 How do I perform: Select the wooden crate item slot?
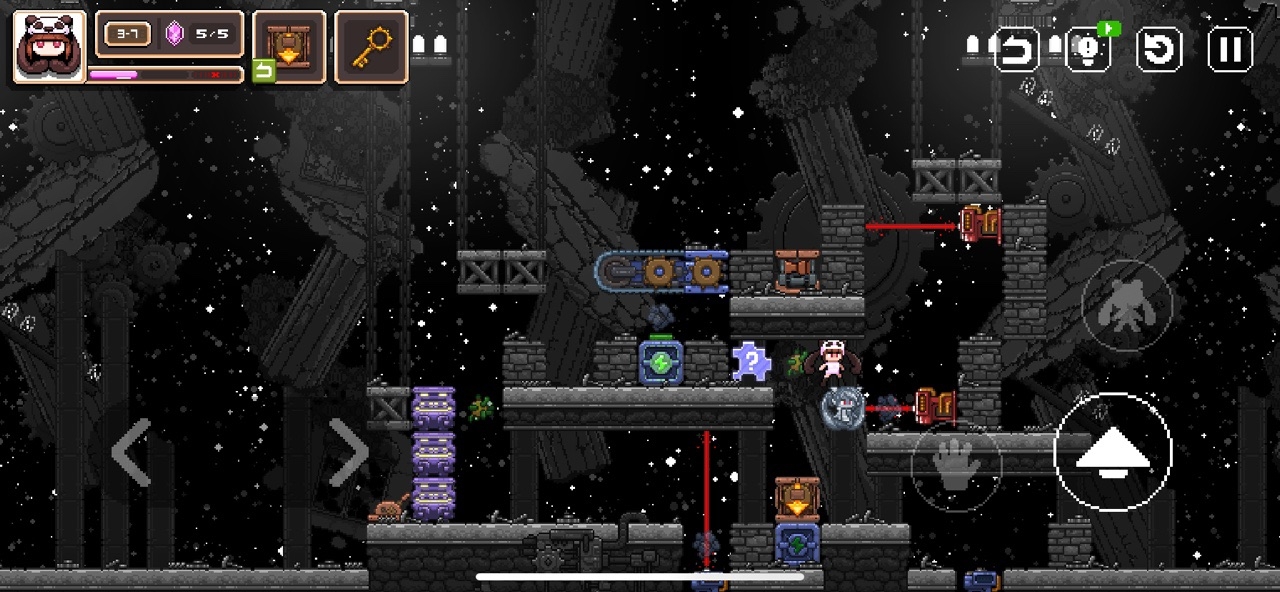tap(289, 46)
